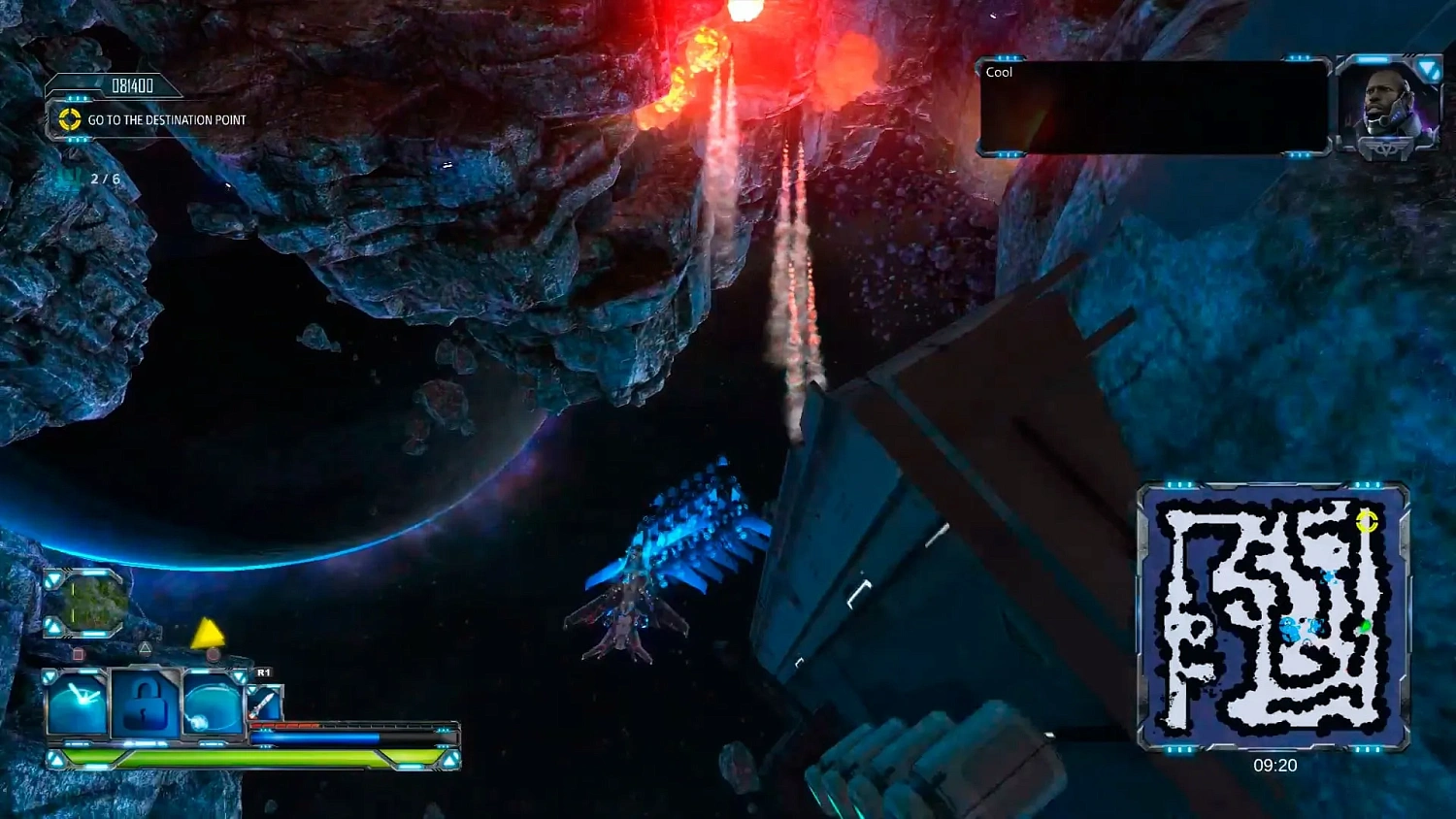
Task: Click the commander portrait in the comms panel
Action: point(1387,104)
